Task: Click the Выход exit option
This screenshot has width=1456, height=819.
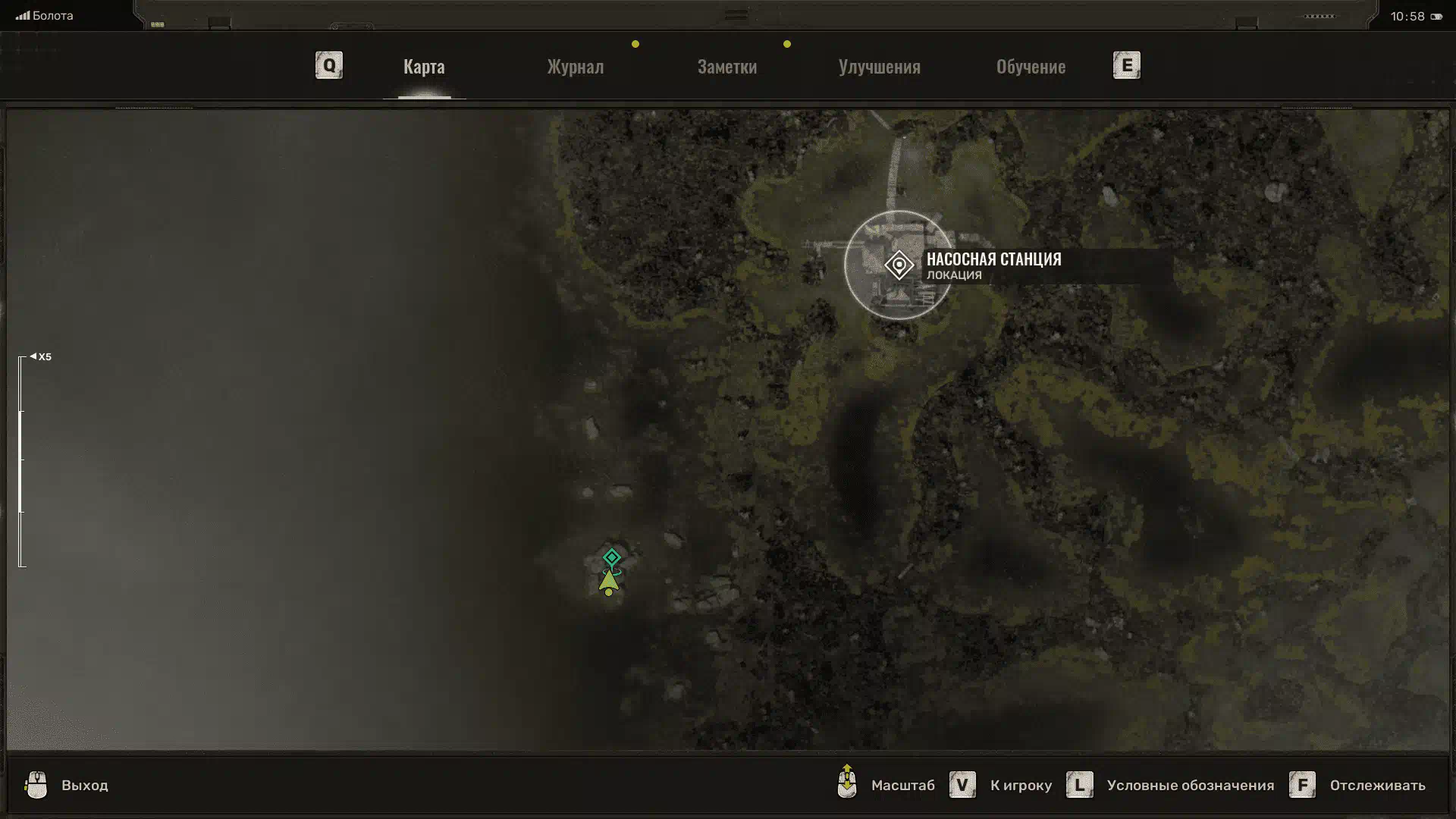Action: coord(84,785)
